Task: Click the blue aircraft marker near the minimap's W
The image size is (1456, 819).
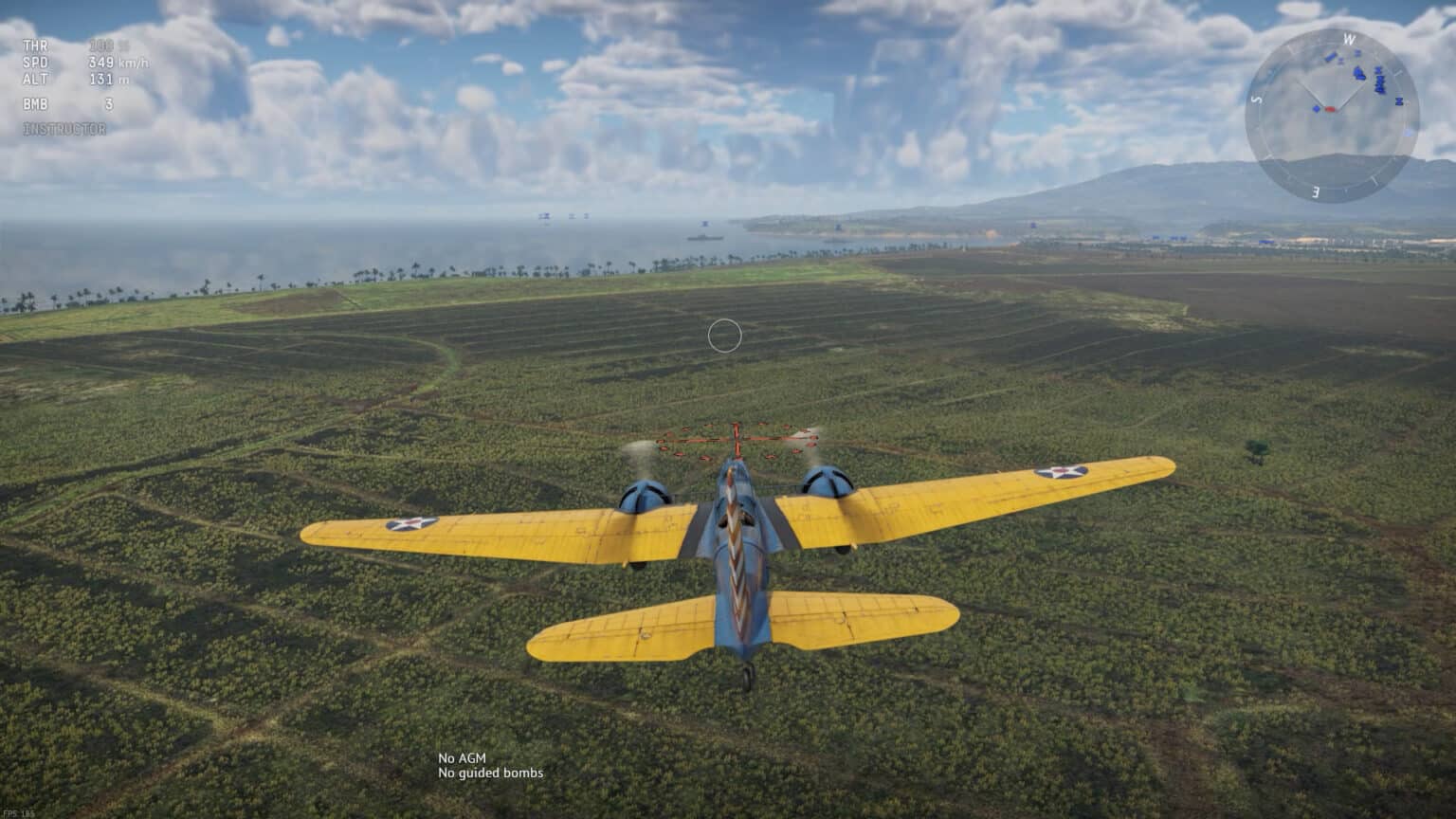Action: click(1356, 53)
